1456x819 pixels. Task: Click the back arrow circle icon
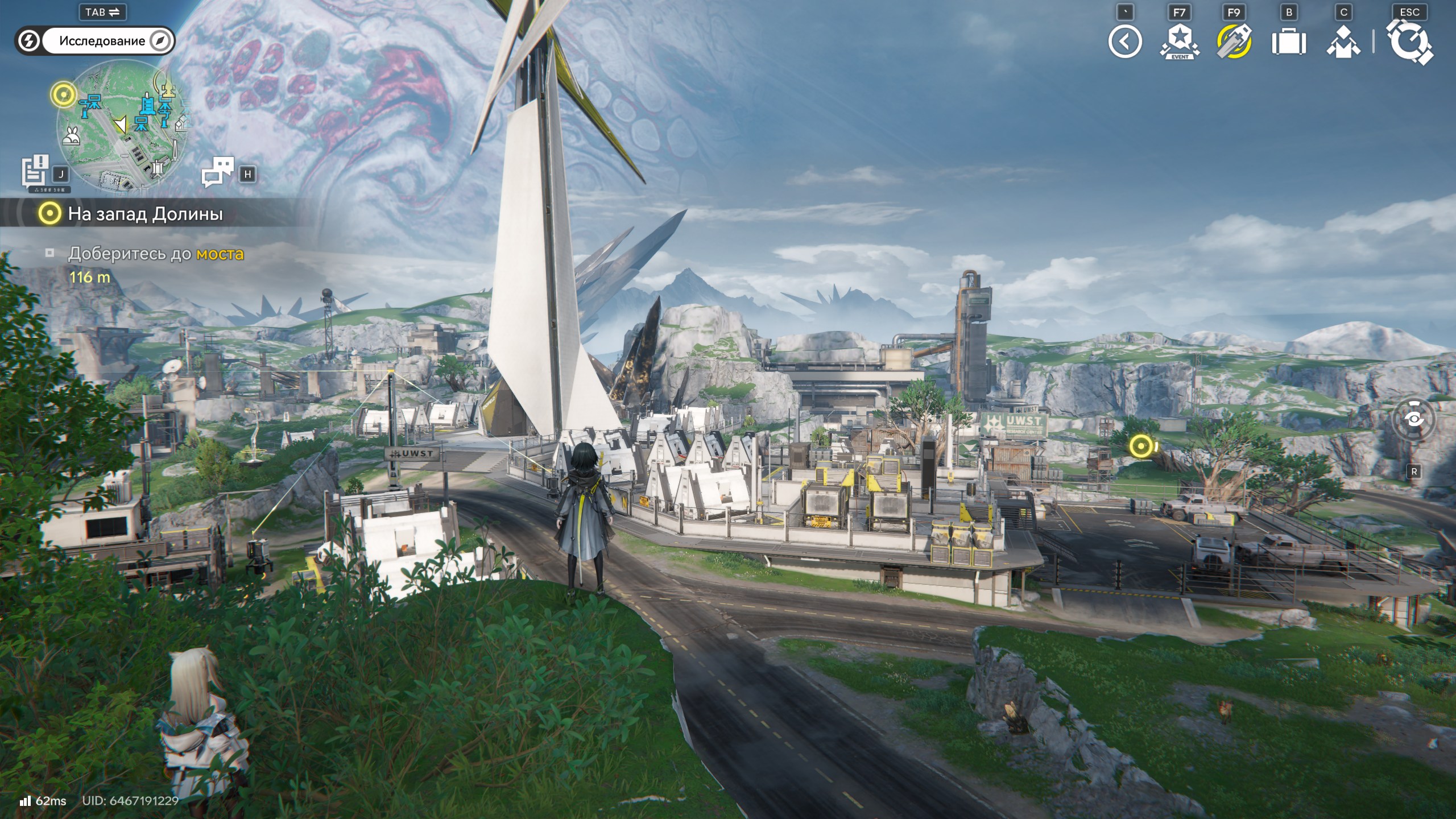[1124, 42]
